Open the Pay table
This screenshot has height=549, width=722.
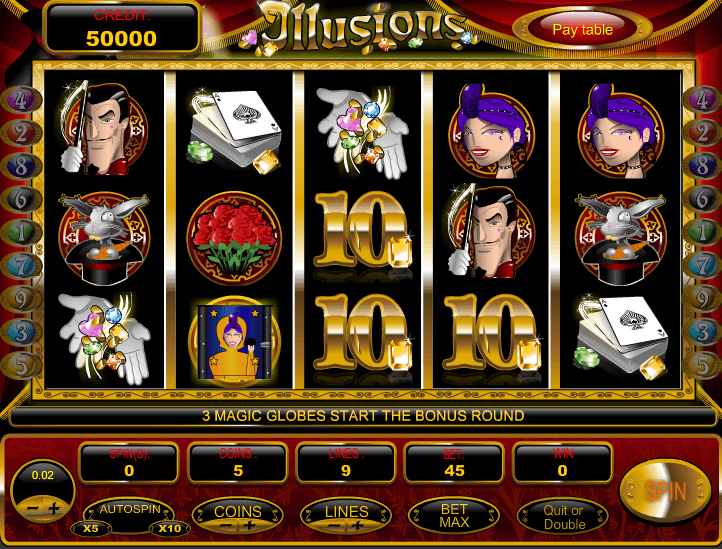(x=582, y=29)
